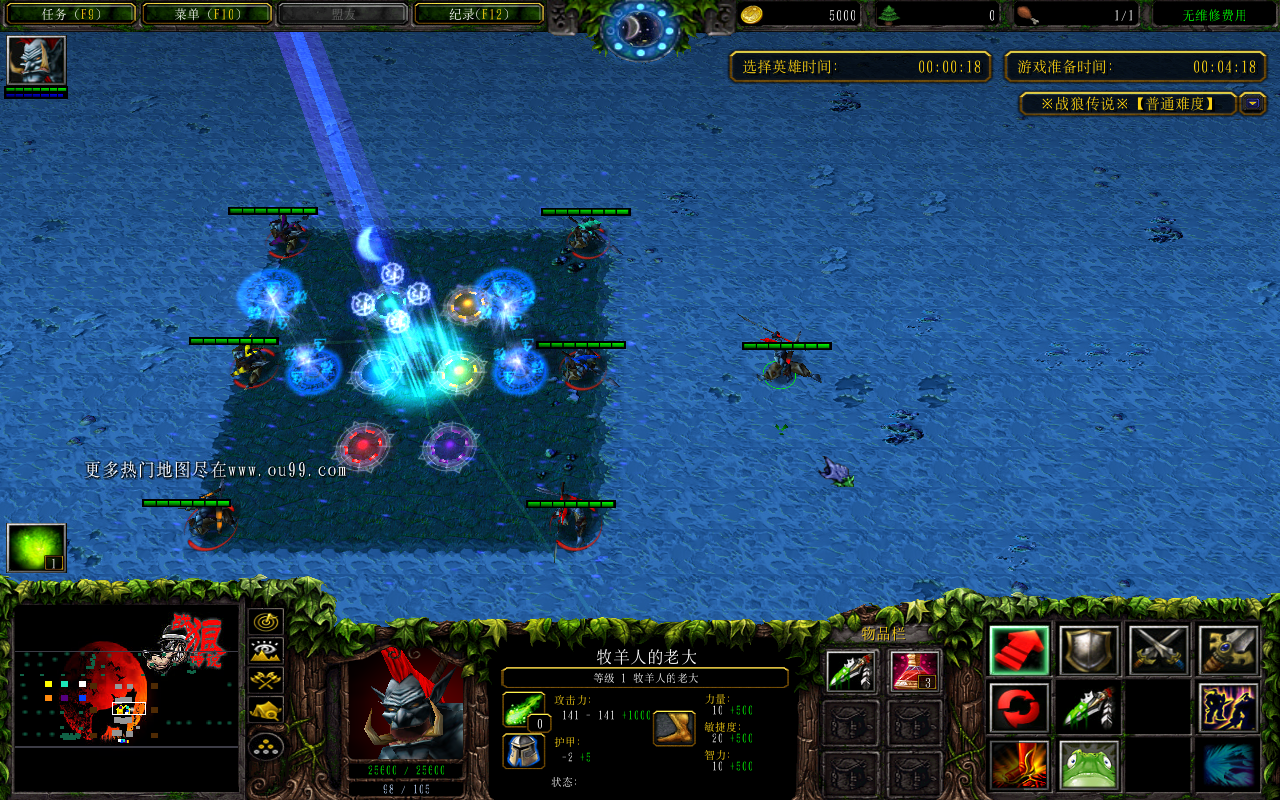
Task: Select the hero portrait icon at top-left
Action: click(x=36, y=61)
